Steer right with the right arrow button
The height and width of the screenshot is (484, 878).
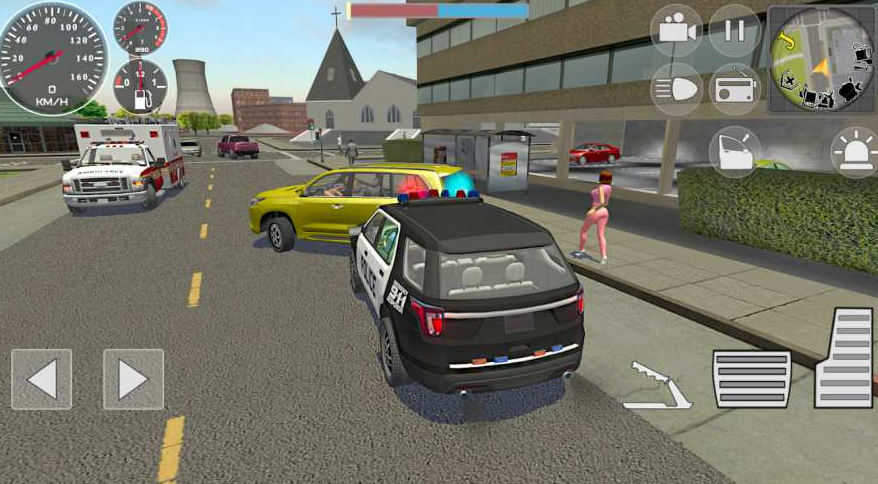pyautogui.click(x=133, y=379)
